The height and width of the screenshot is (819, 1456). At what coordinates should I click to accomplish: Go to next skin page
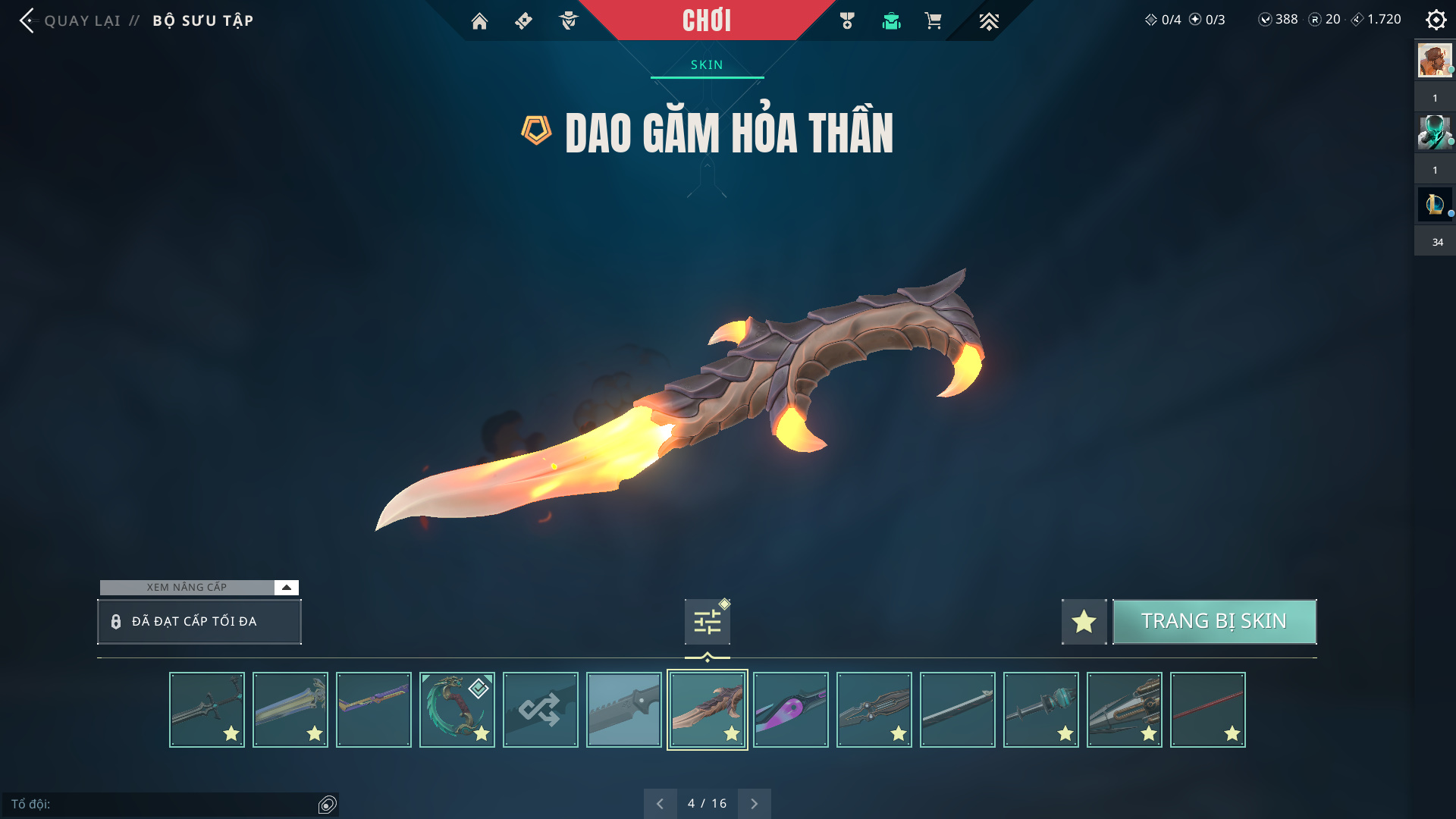coord(754,803)
